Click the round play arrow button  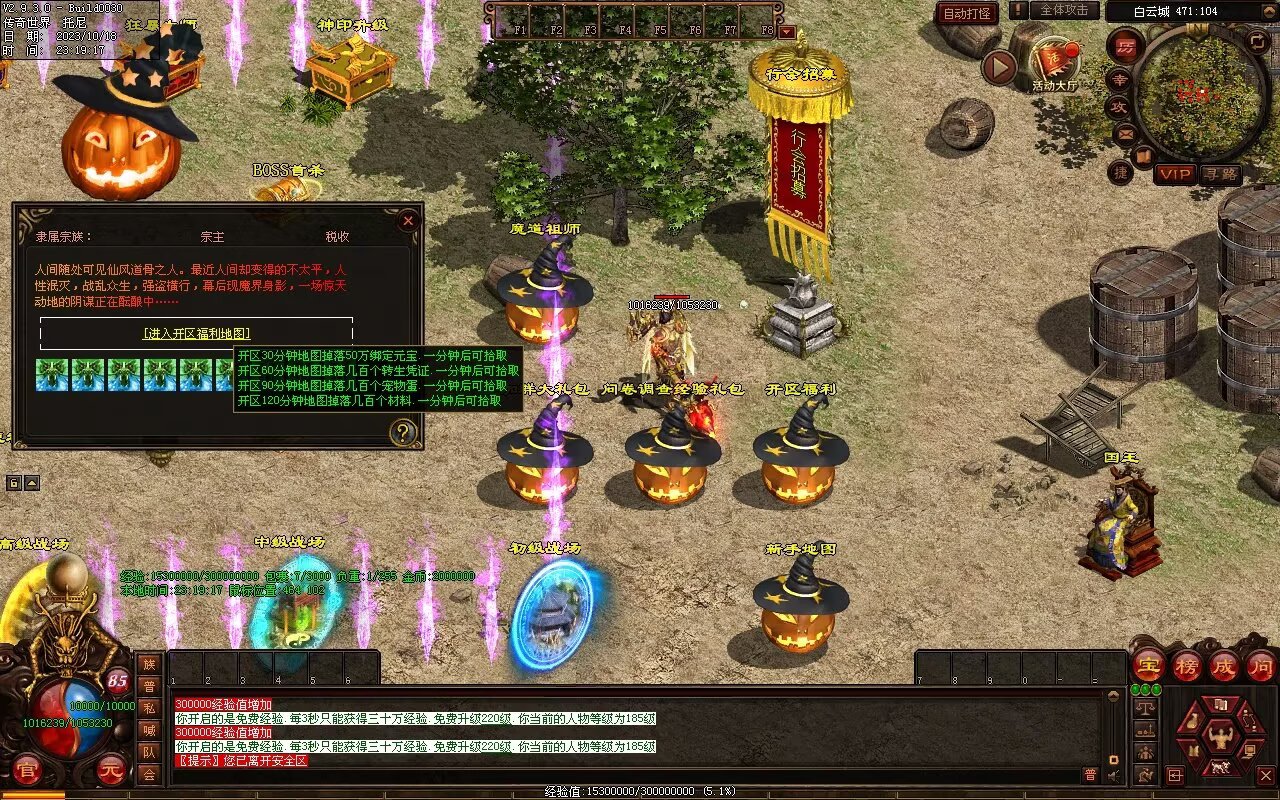point(999,67)
